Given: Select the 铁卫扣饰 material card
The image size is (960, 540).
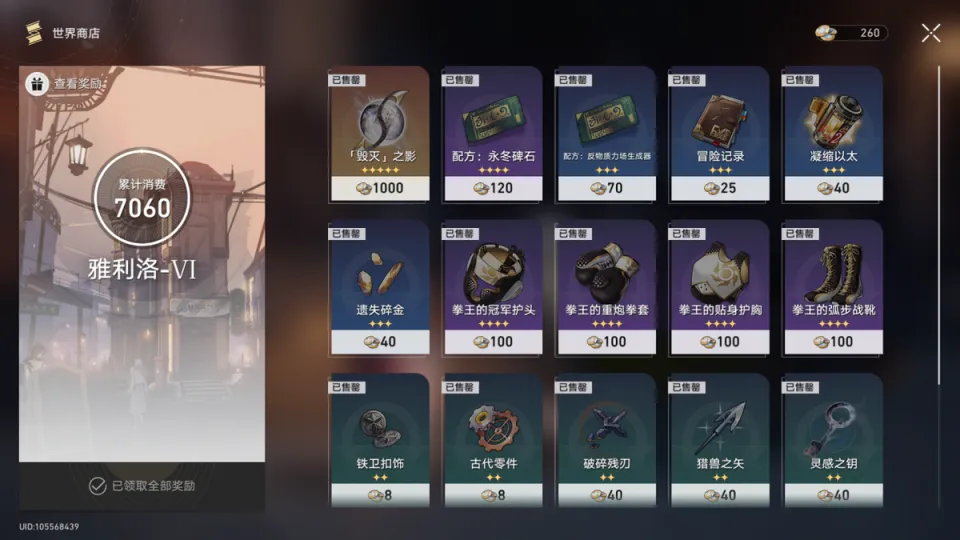Looking at the screenshot, I should click(378, 440).
